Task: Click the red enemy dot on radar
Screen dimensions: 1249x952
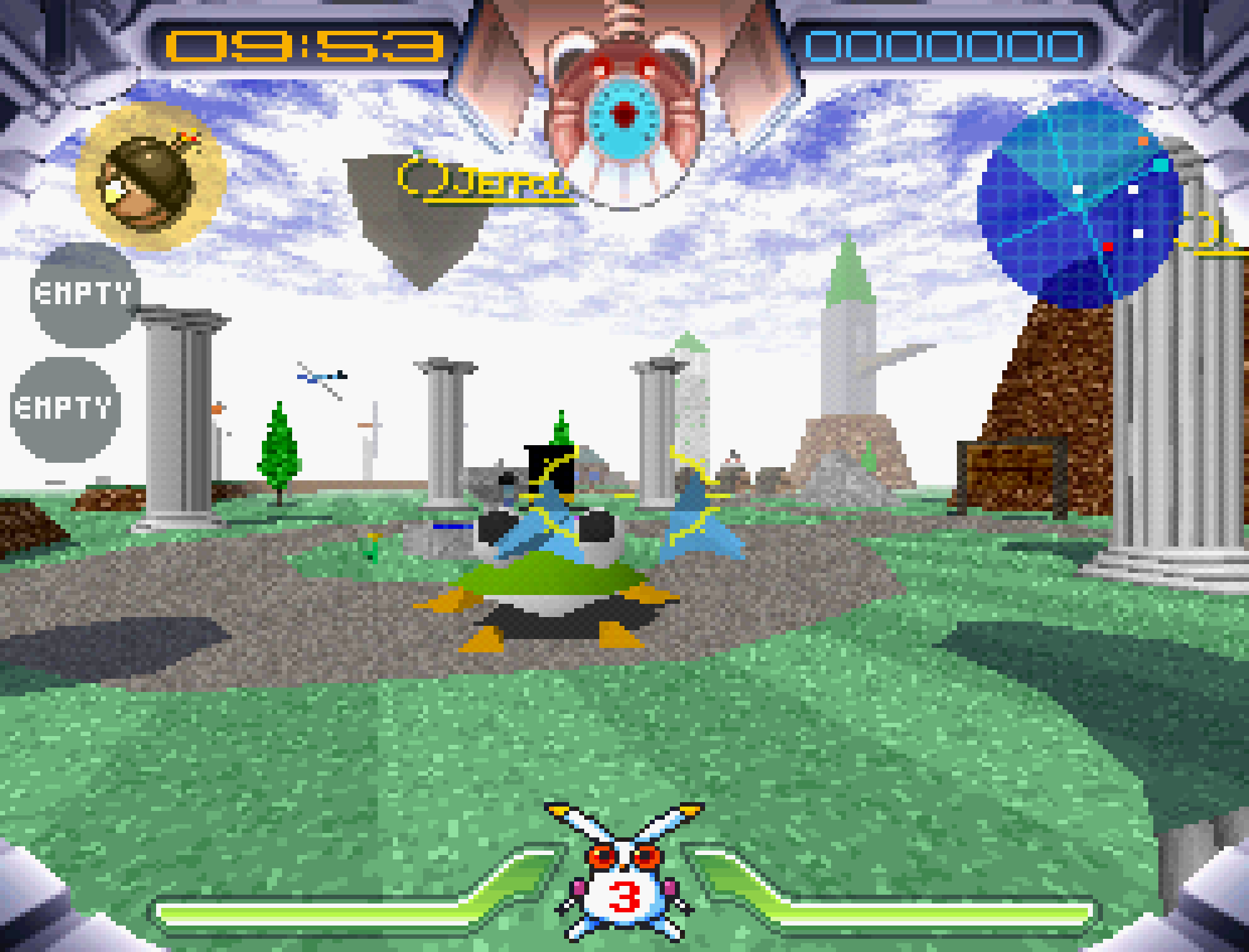Action: pos(1108,246)
